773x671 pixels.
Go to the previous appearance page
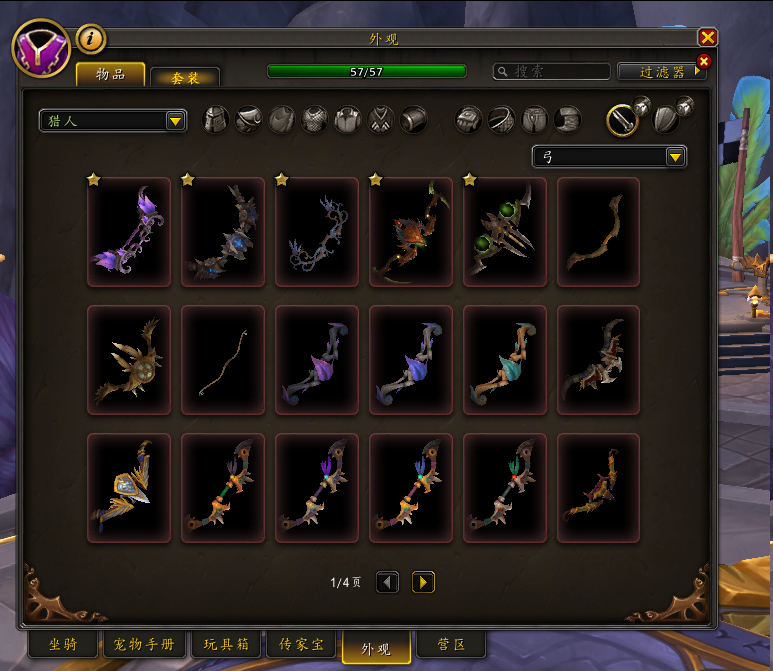pos(388,582)
